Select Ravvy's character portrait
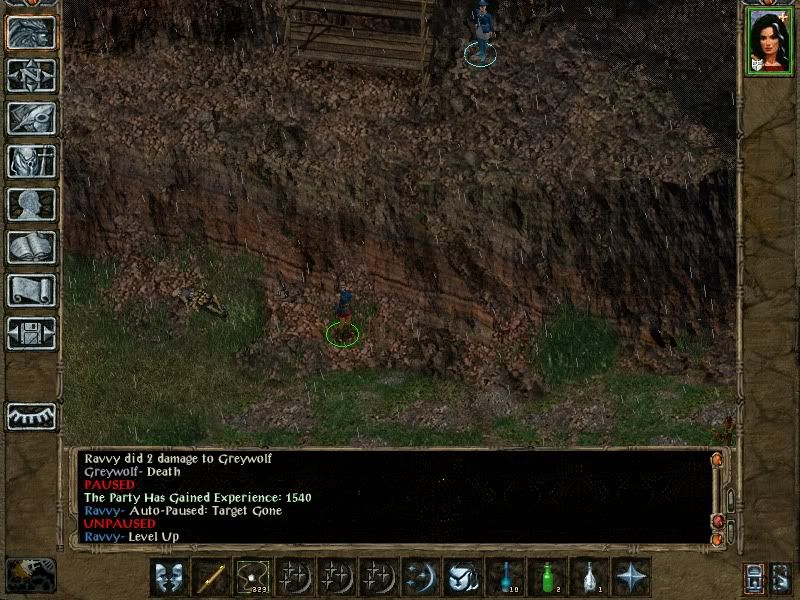The width and height of the screenshot is (800, 600). click(x=767, y=40)
